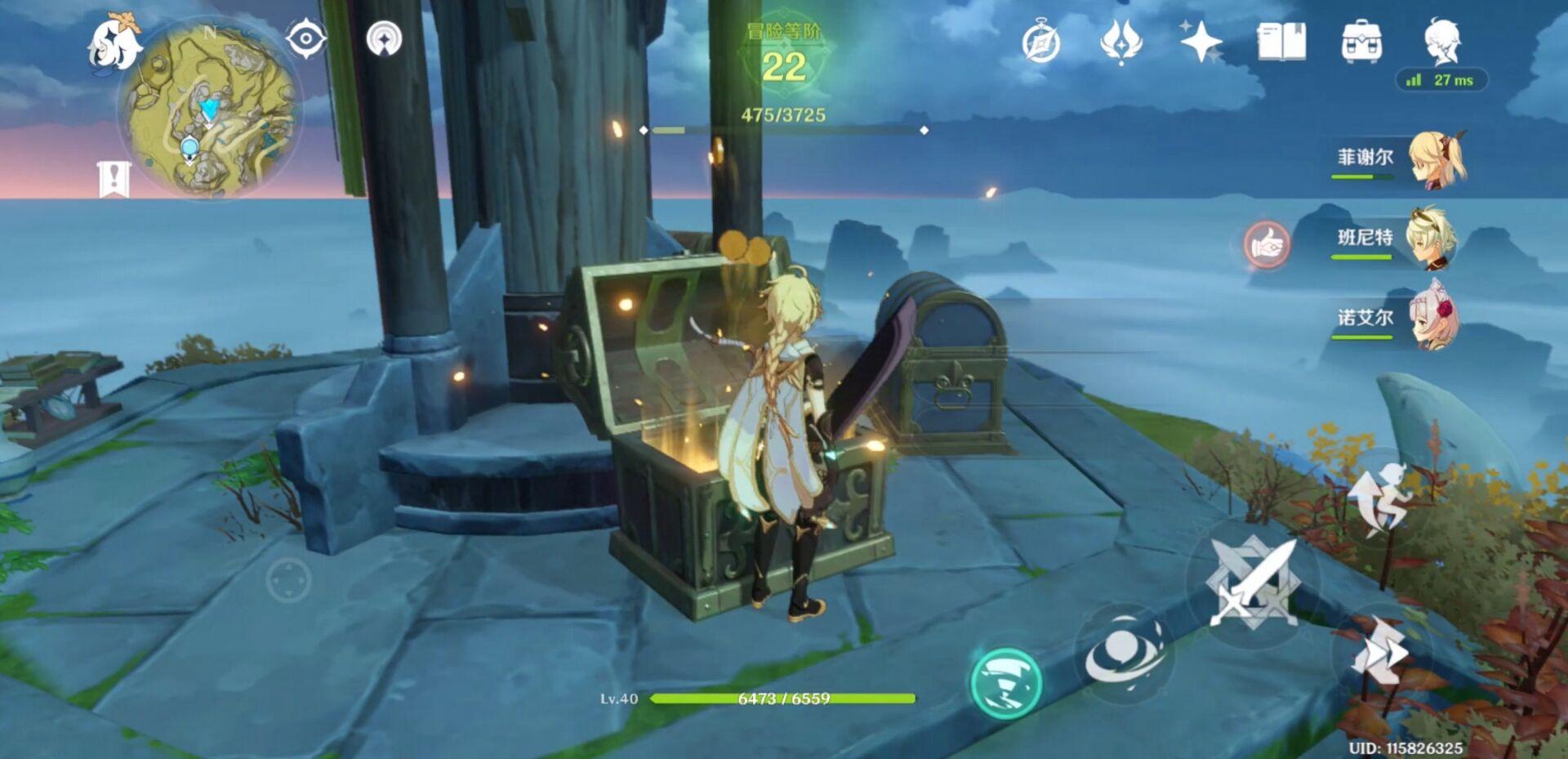Open the Paimon menu icon

[114, 43]
